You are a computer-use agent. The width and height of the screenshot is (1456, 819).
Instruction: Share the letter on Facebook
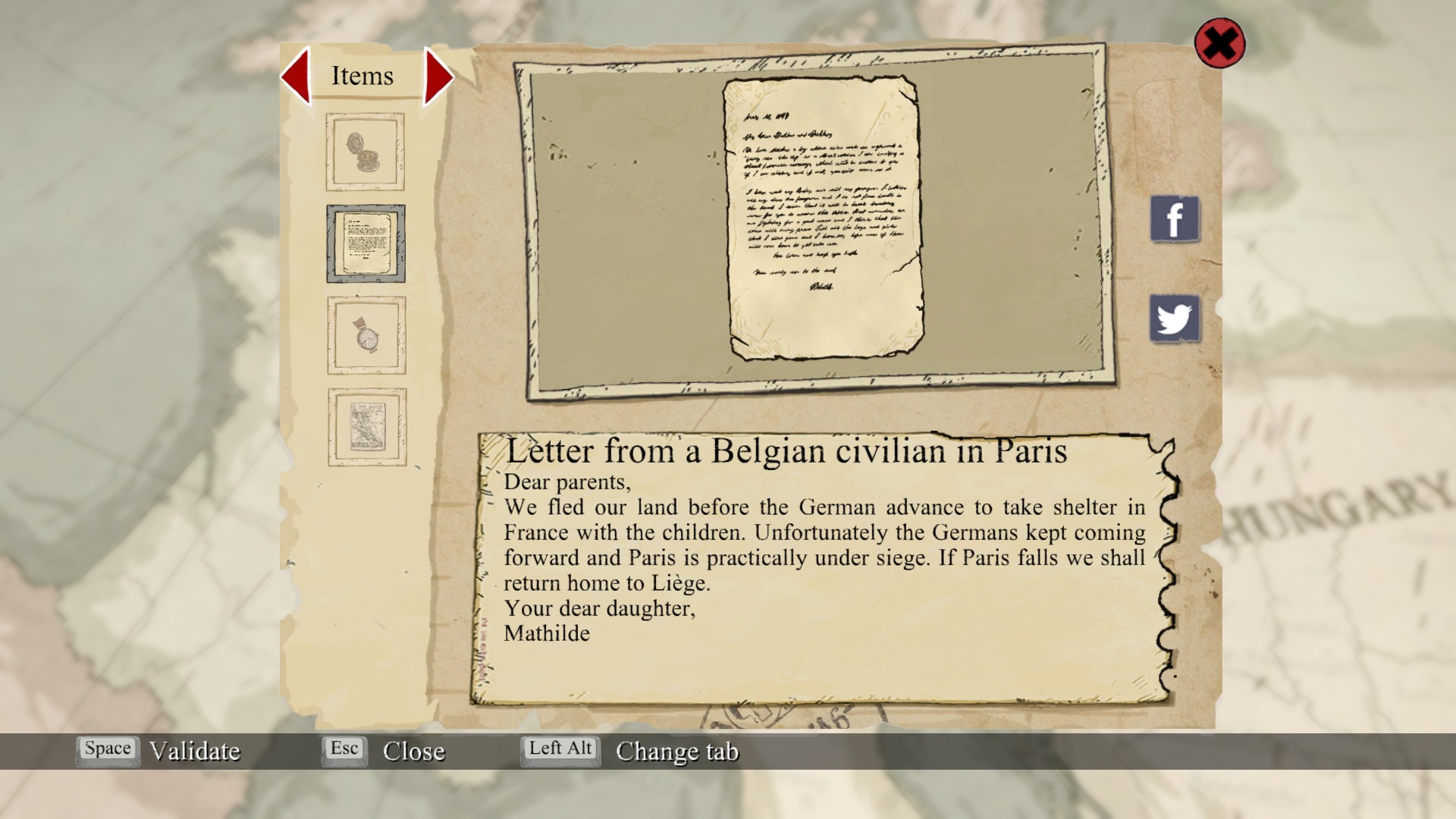pos(1175,219)
